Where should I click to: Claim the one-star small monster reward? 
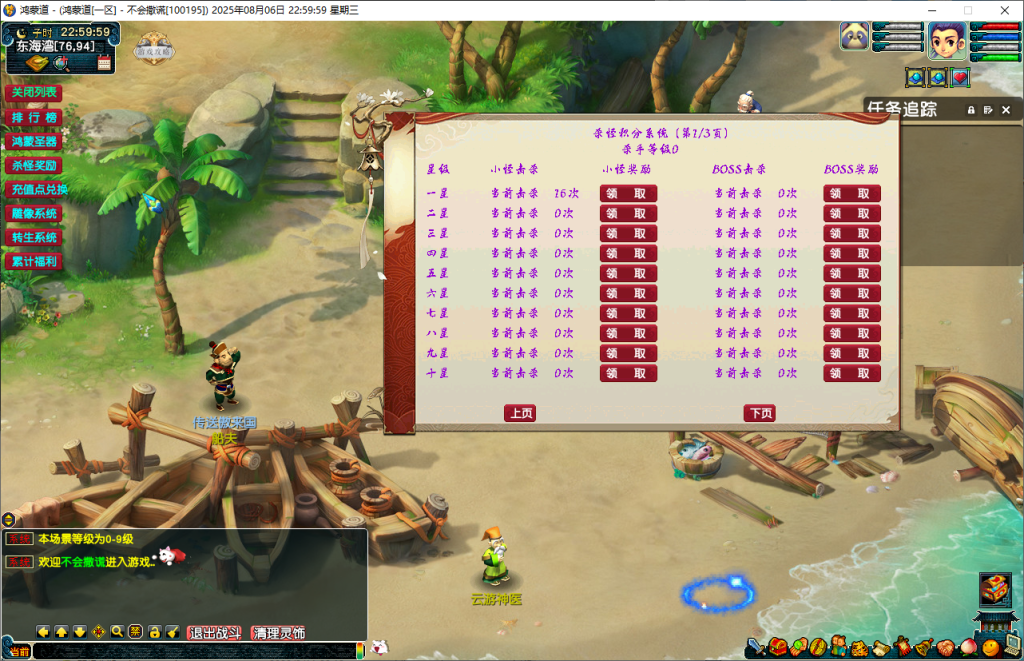coord(628,193)
